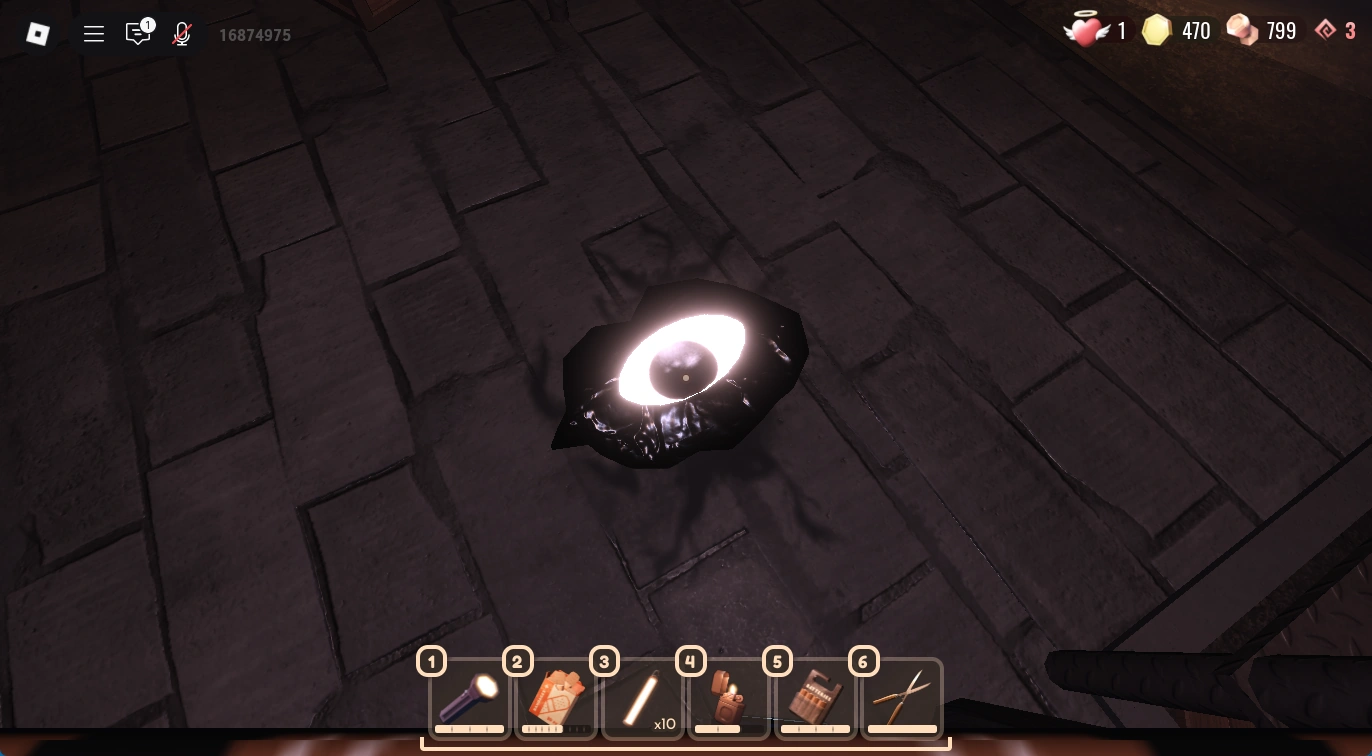Click the gold coin currency icon
This screenshot has width=1372, height=756.
click(1156, 30)
